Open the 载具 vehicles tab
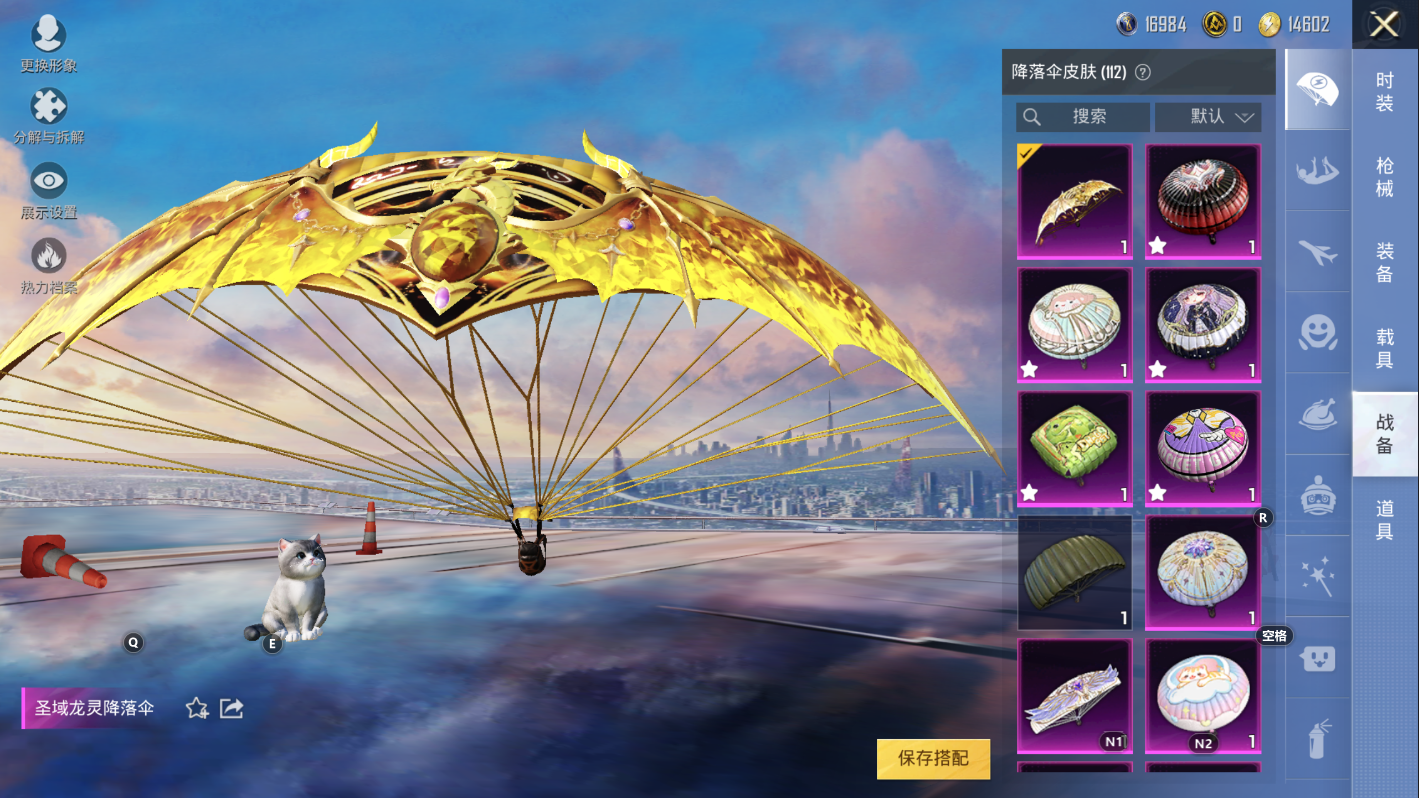This screenshot has height=798, width=1419. (1384, 348)
